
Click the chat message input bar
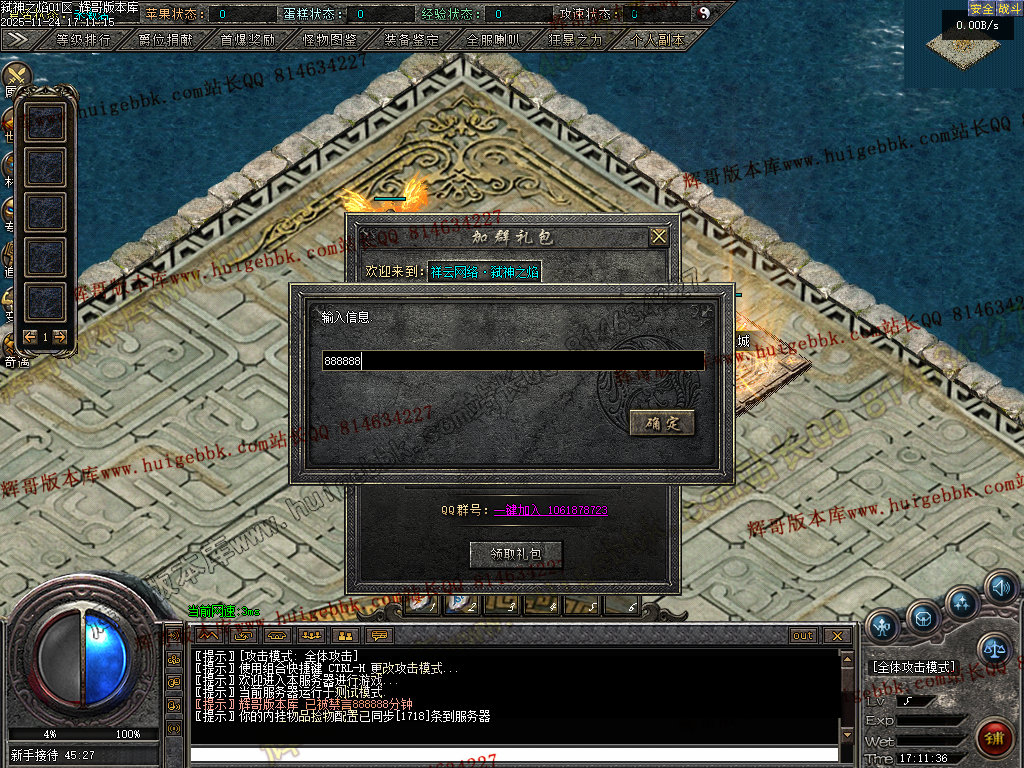pyautogui.click(x=514, y=754)
